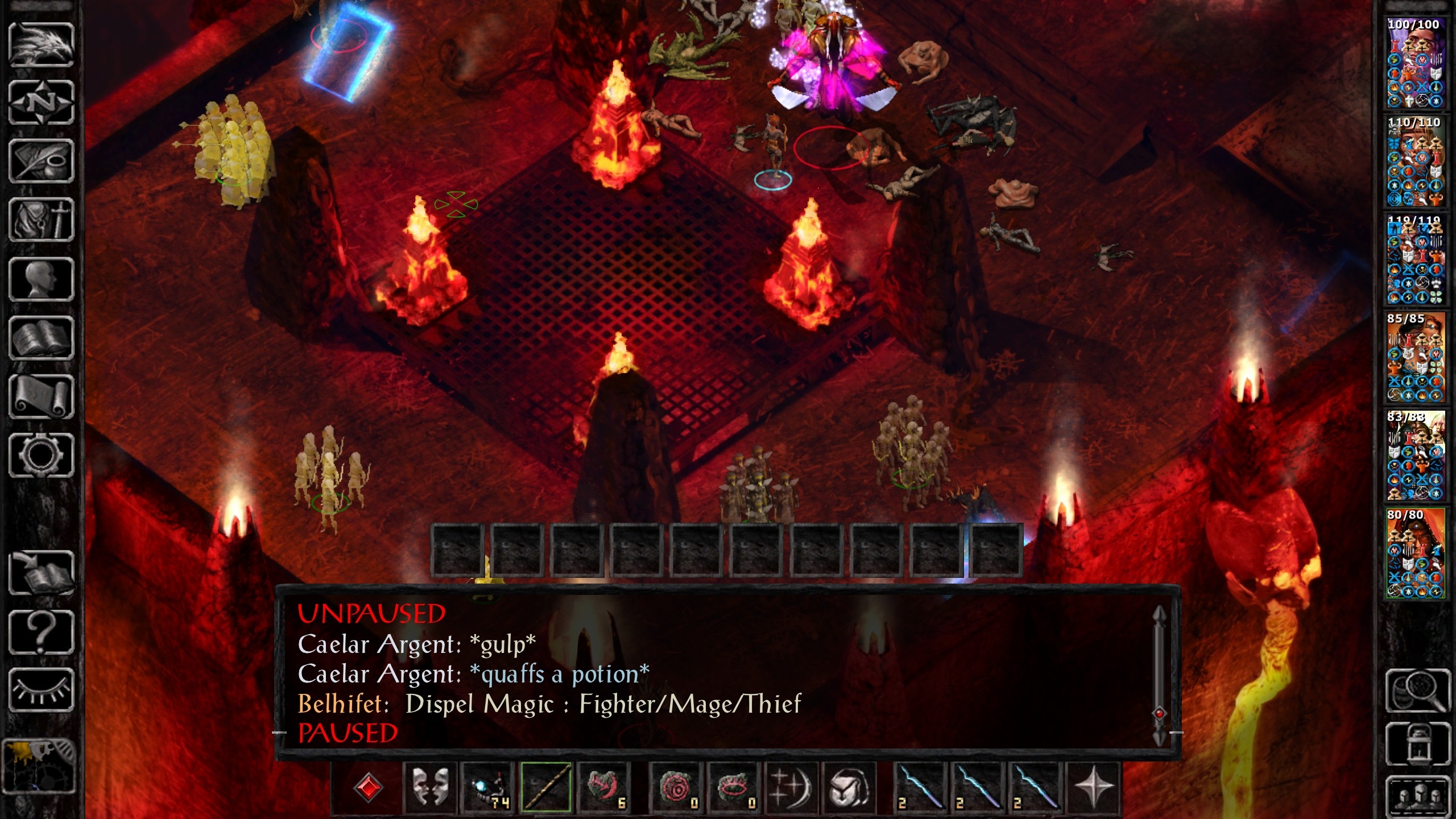1456x819 pixels.
Task: Show the character record head icon
Action: pyautogui.click(x=41, y=279)
